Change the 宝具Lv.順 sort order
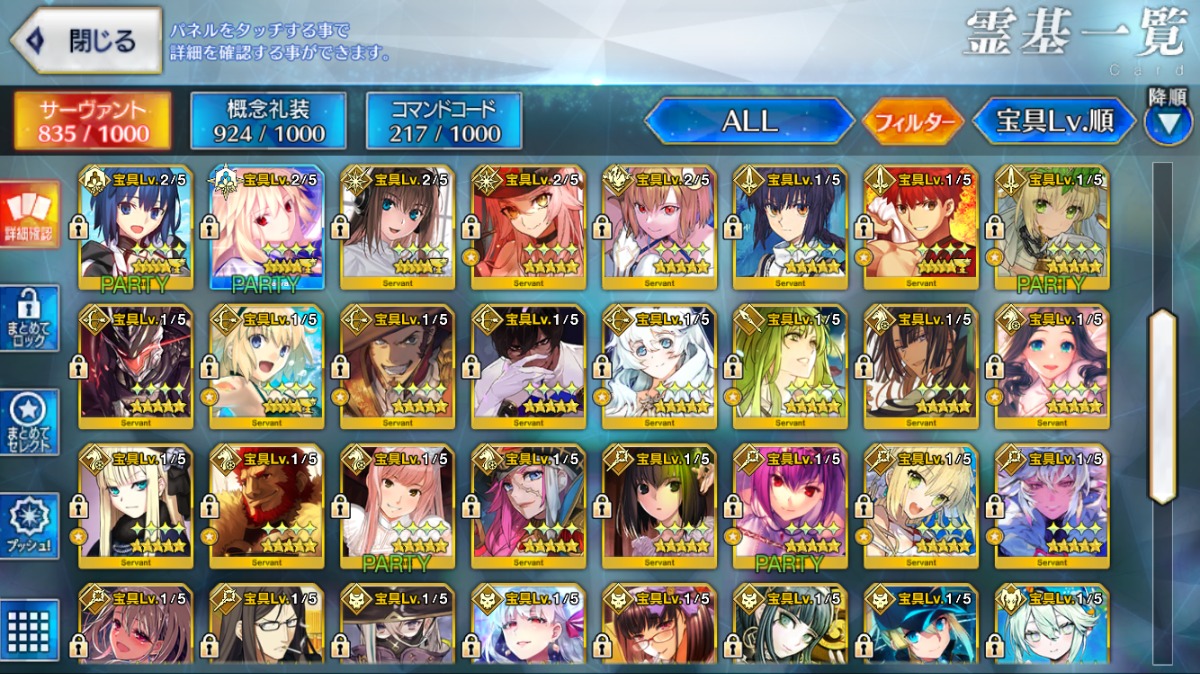The image size is (1200, 674). [x=1054, y=122]
